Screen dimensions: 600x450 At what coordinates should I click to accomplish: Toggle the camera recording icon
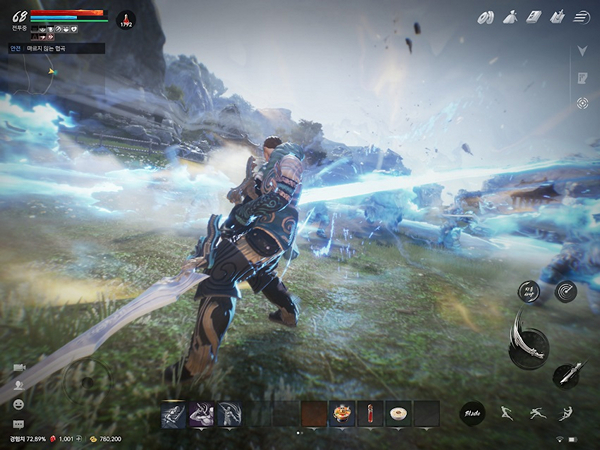tap(18, 368)
